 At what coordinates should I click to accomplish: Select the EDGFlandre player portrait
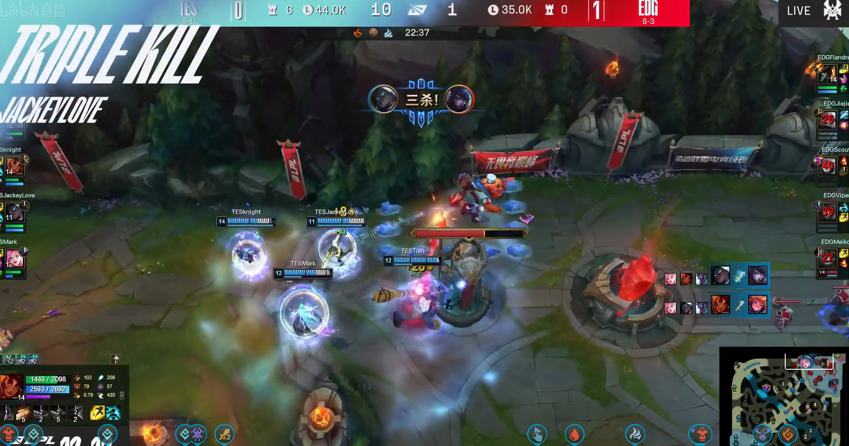point(827,75)
